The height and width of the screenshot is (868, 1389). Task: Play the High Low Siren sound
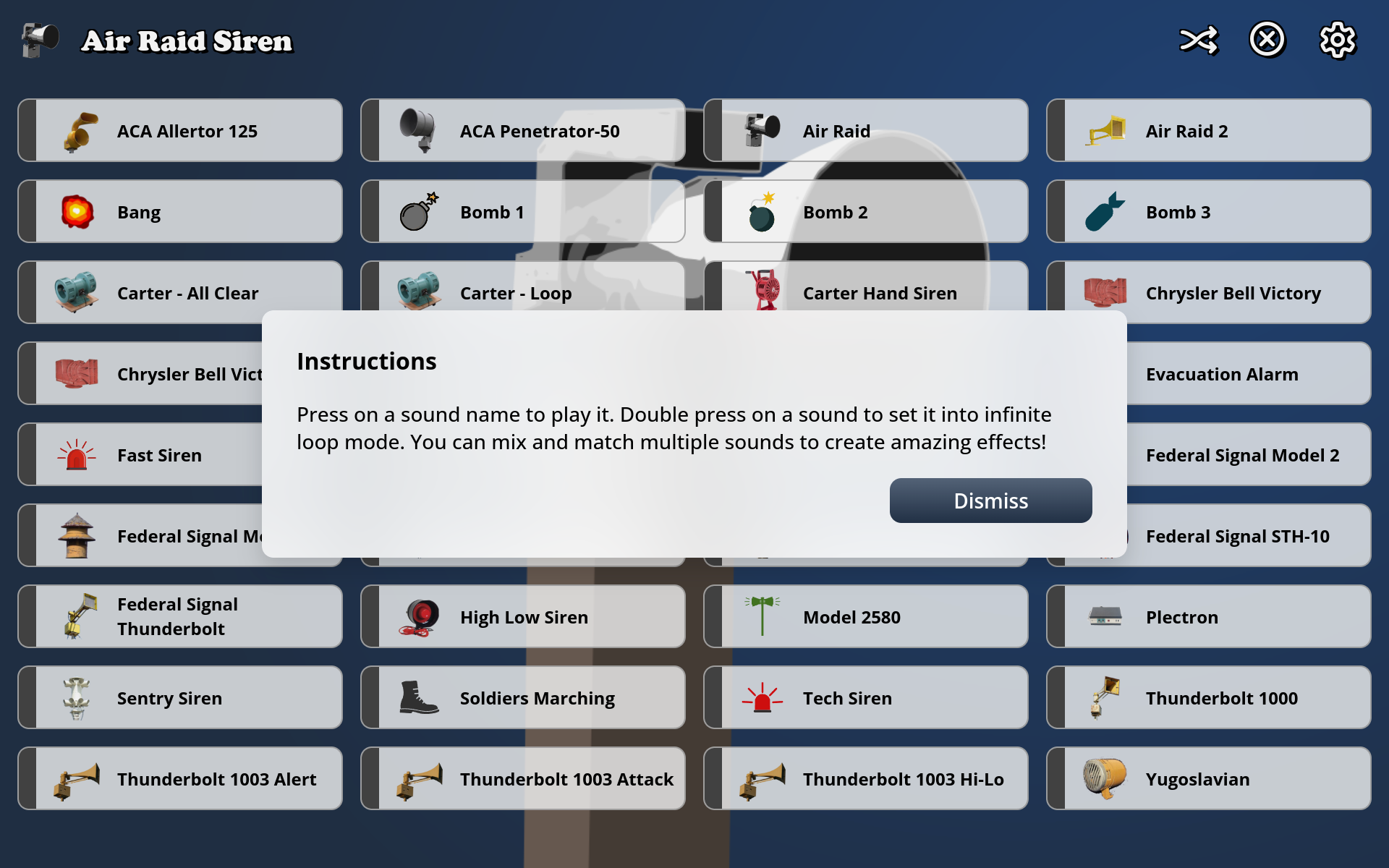524,616
